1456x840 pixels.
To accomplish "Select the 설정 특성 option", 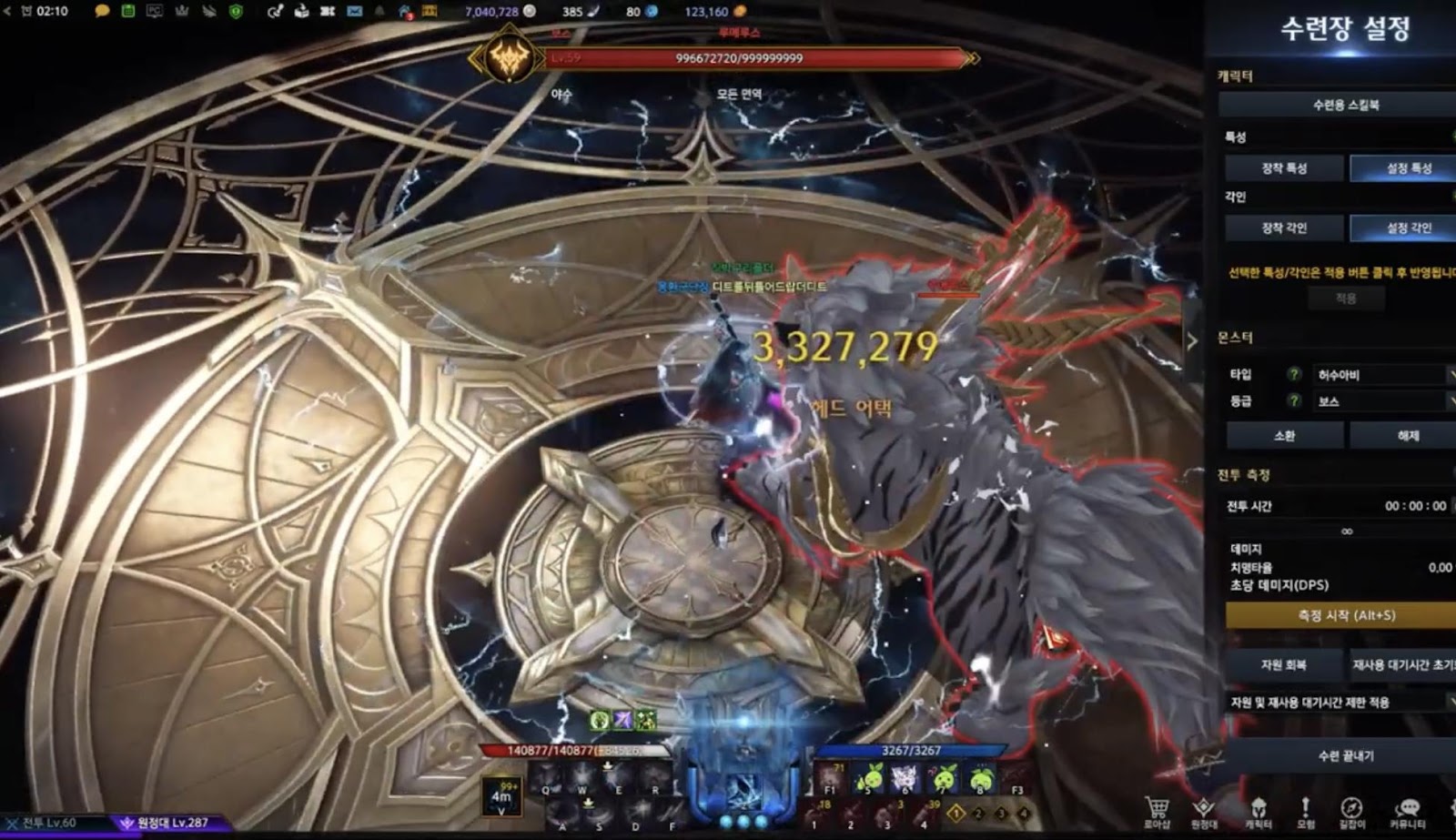I will [x=1407, y=168].
